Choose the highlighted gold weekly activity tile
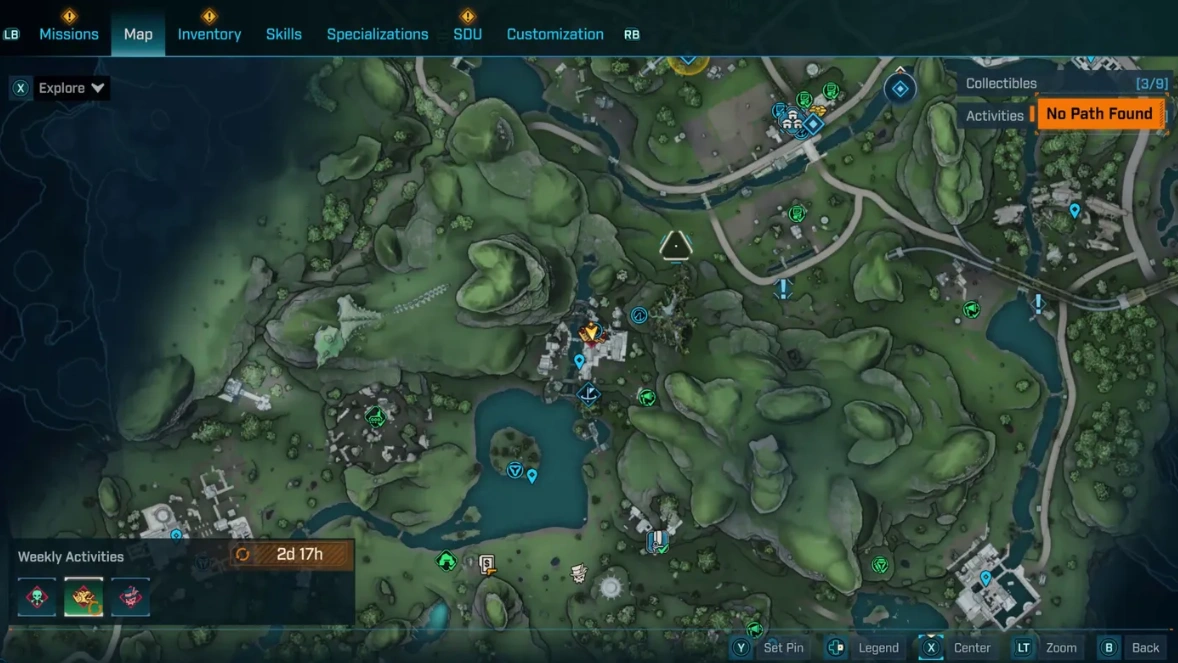 (84, 597)
